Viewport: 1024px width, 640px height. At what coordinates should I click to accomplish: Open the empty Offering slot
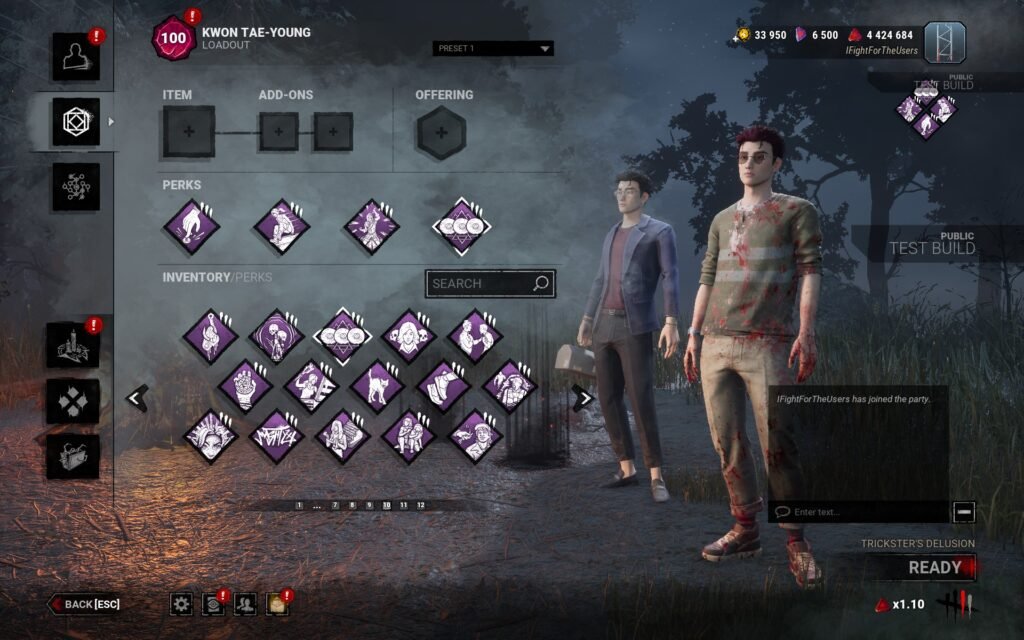click(x=440, y=132)
